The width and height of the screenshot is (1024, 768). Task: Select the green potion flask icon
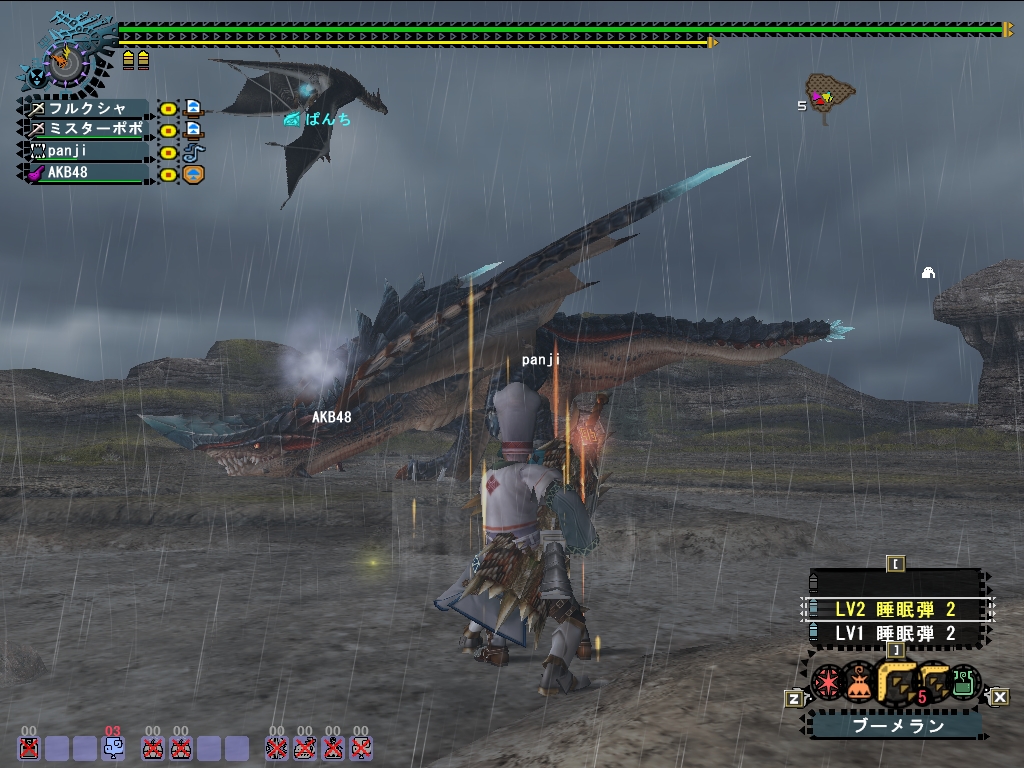click(x=965, y=682)
